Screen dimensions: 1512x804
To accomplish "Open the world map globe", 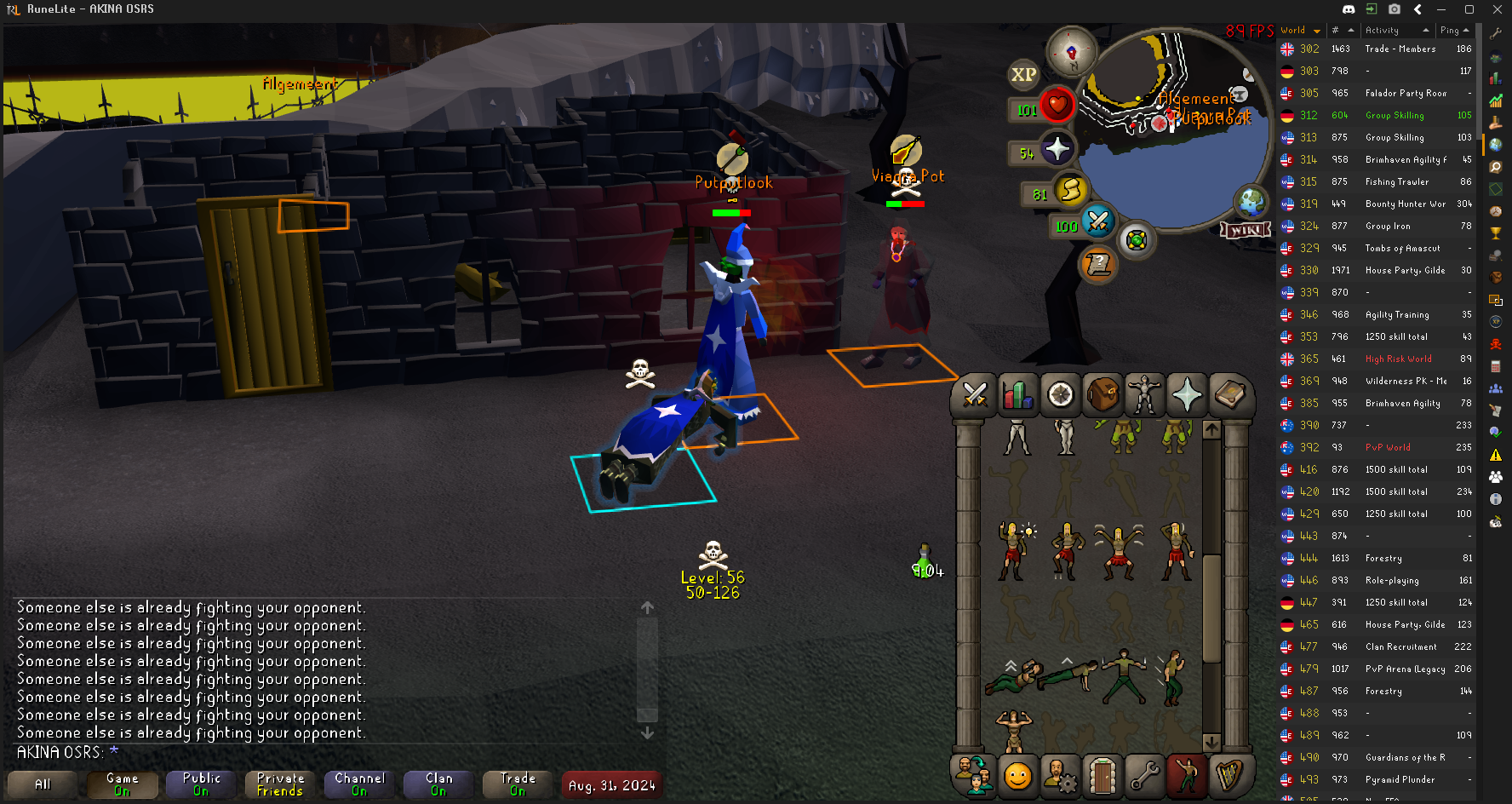I will click(x=1251, y=202).
